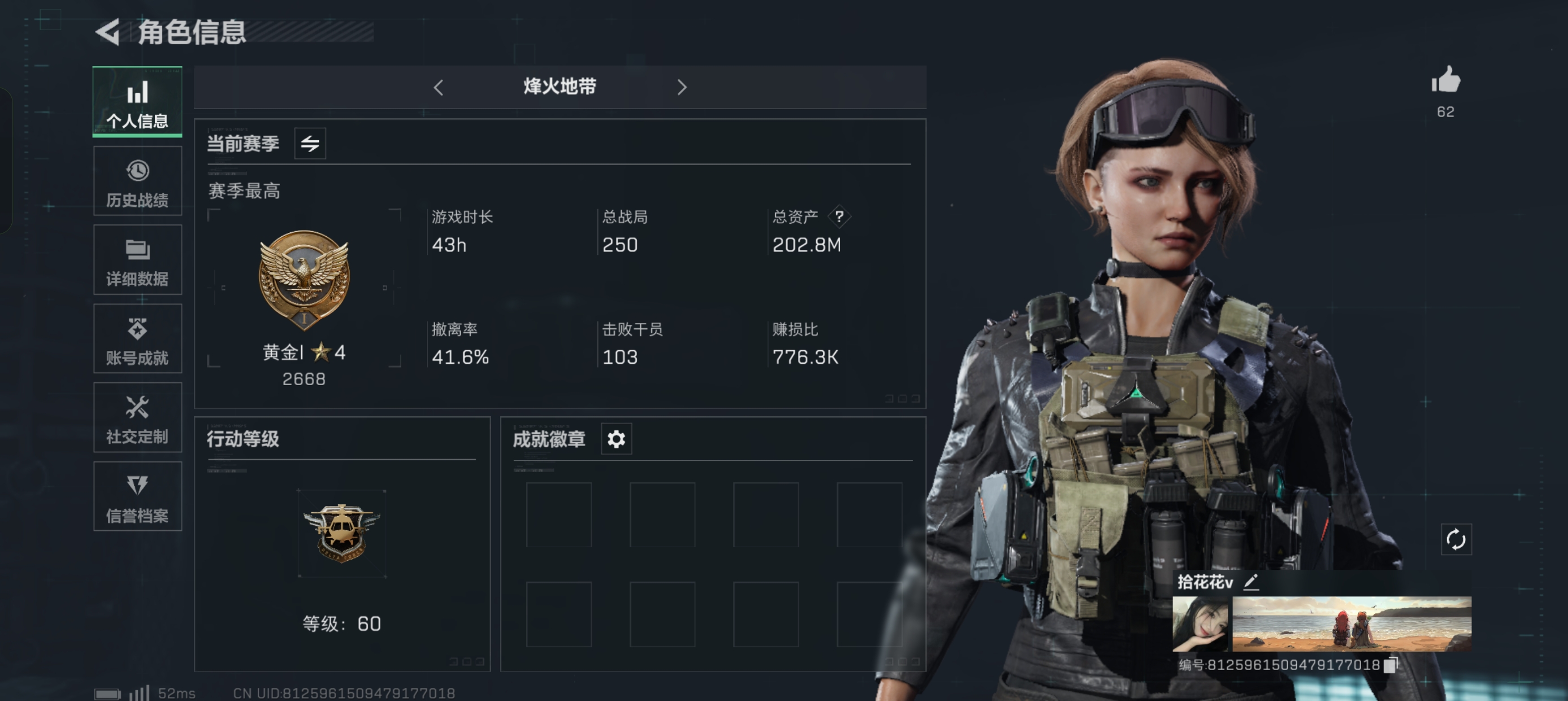Open 成就徽章 gear settings
Image resolution: width=1568 pixels, height=701 pixels.
pyautogui.click(x=616, y=439)
